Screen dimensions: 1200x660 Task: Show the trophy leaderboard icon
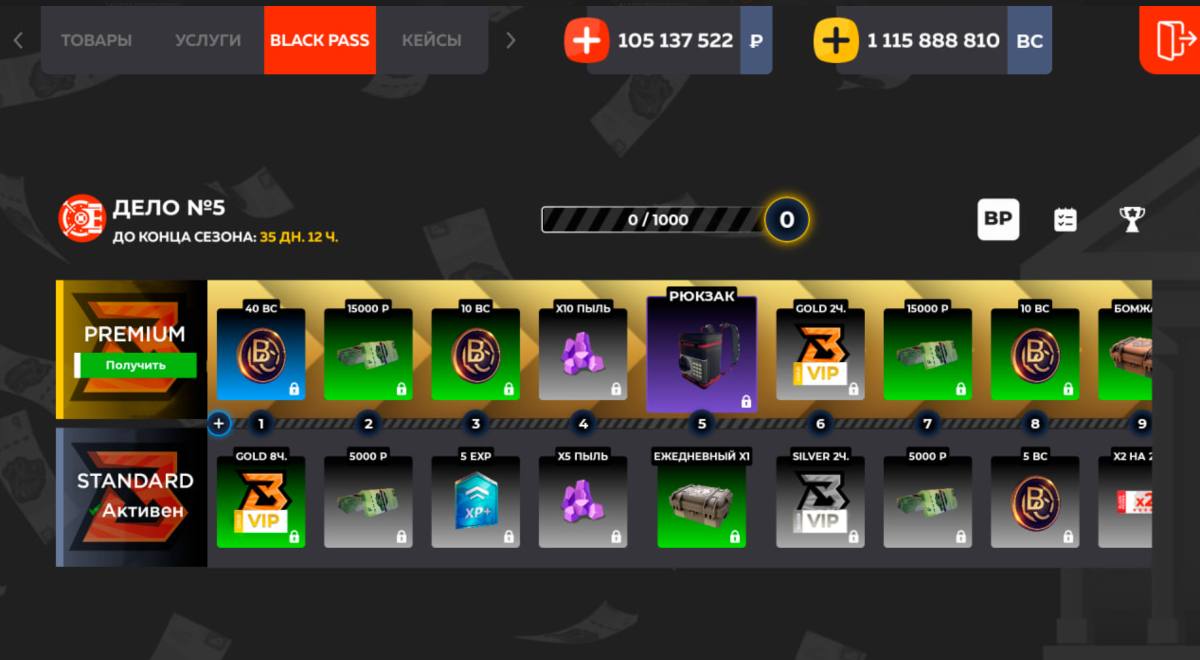pyautogui.click(x=1132, y=219)
